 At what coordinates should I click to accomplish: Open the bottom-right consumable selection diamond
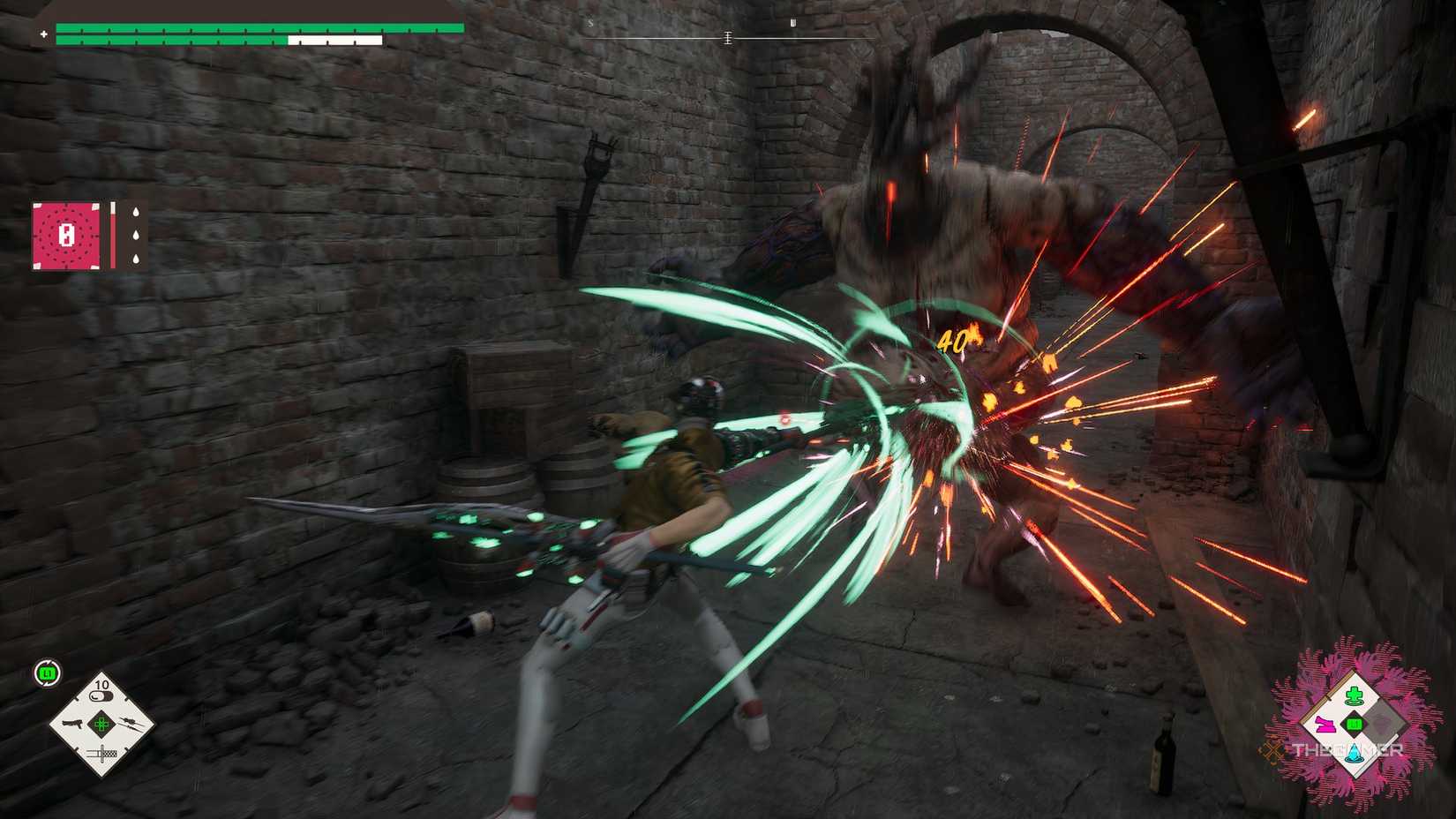click(1353, 724)
